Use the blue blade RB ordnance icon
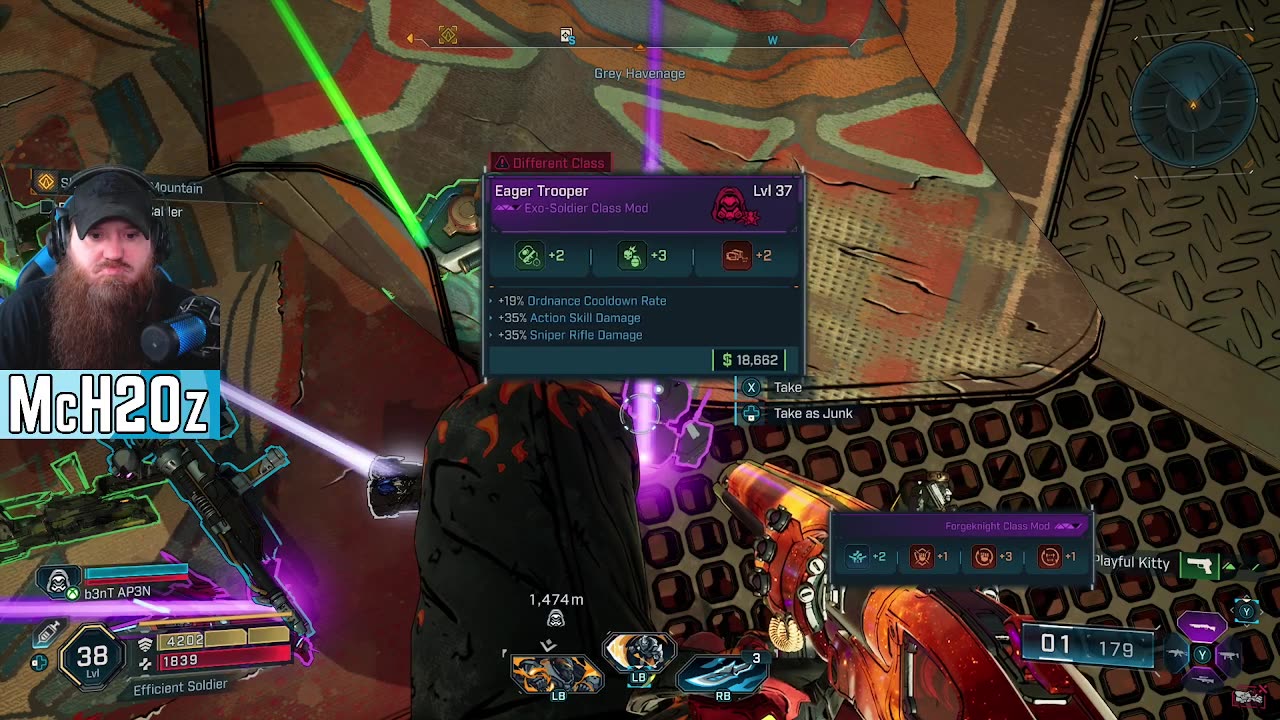Image resolution: width=1280 pixels, height=720 pixels. coord(722,671)
